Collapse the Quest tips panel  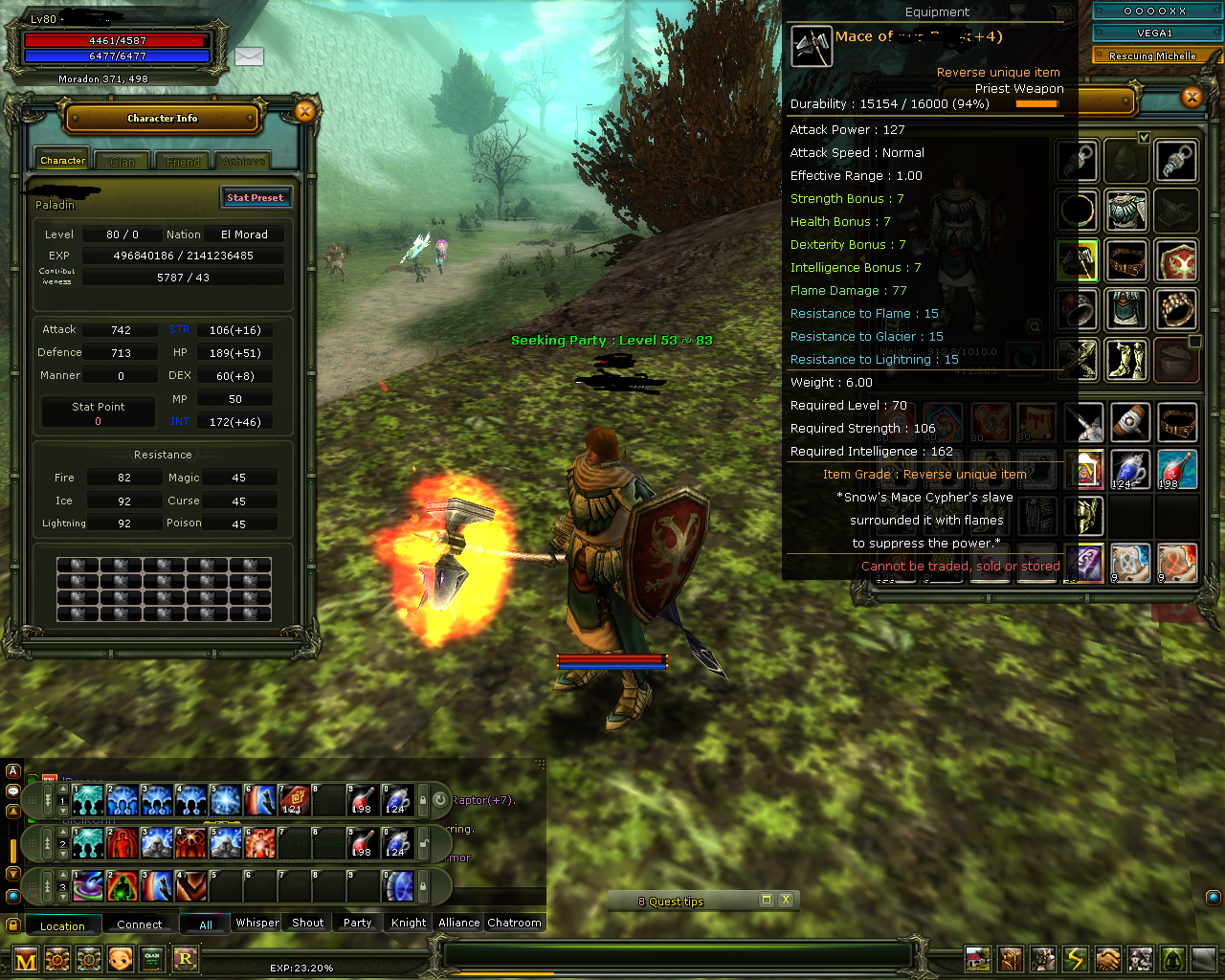pos(766,900)
